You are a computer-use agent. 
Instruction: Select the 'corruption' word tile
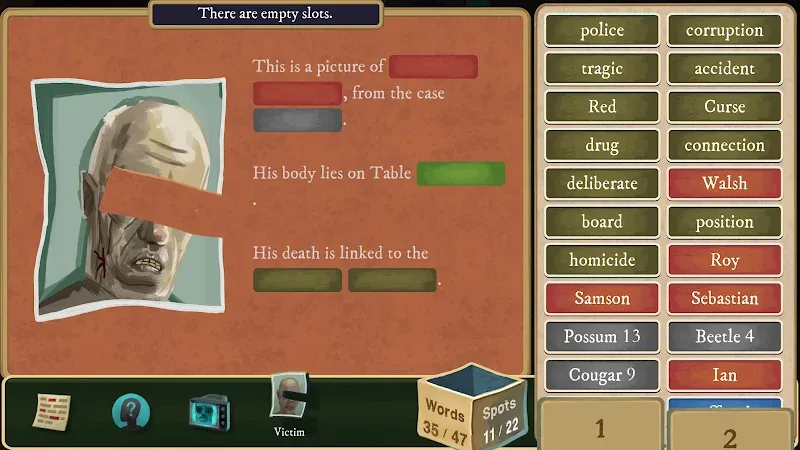[724, 30]
